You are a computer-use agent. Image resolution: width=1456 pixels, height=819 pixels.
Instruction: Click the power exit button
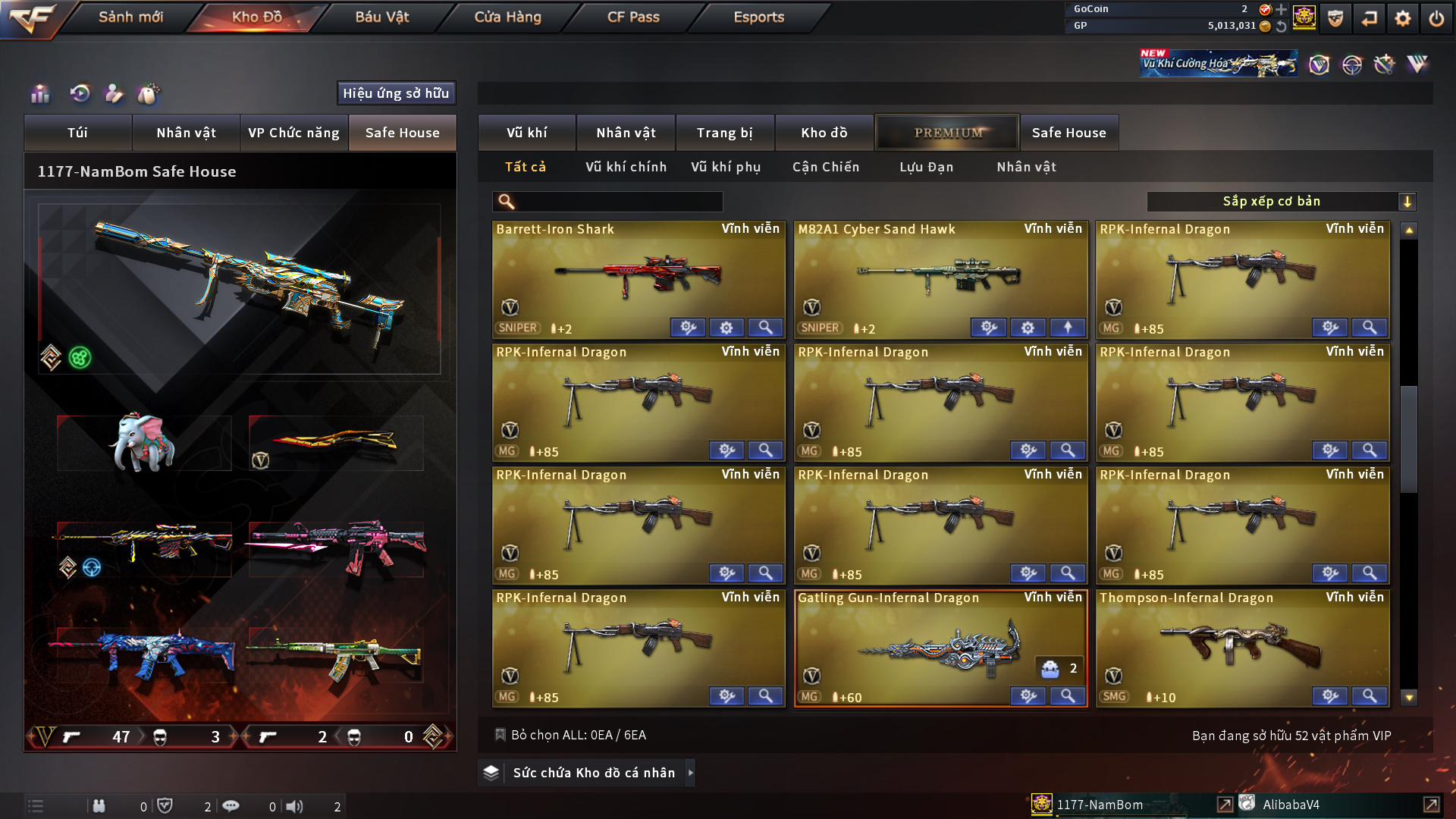pyautogui.click(x=1436, y=18)
